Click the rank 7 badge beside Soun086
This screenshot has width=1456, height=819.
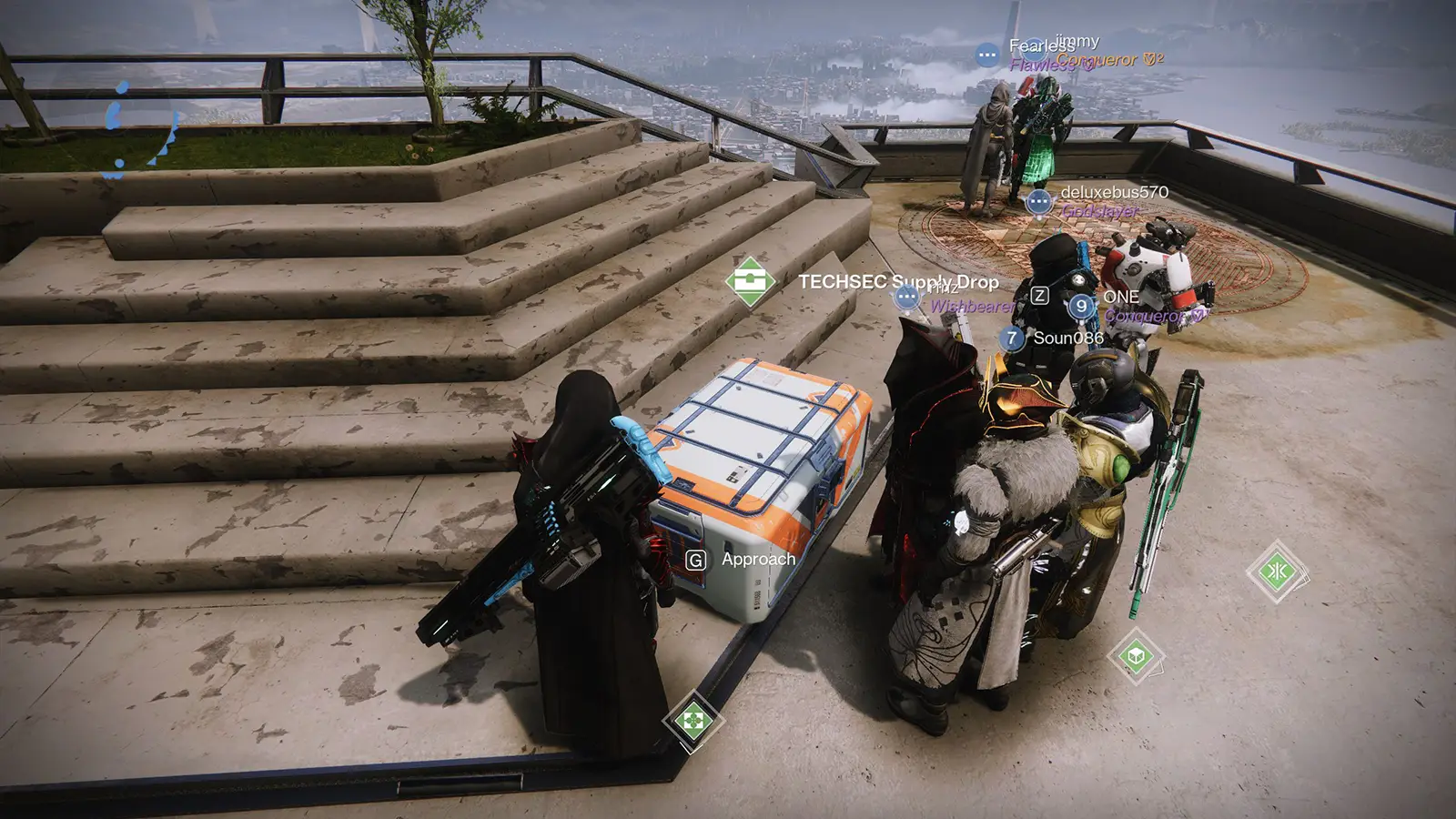pos(1012,338)
